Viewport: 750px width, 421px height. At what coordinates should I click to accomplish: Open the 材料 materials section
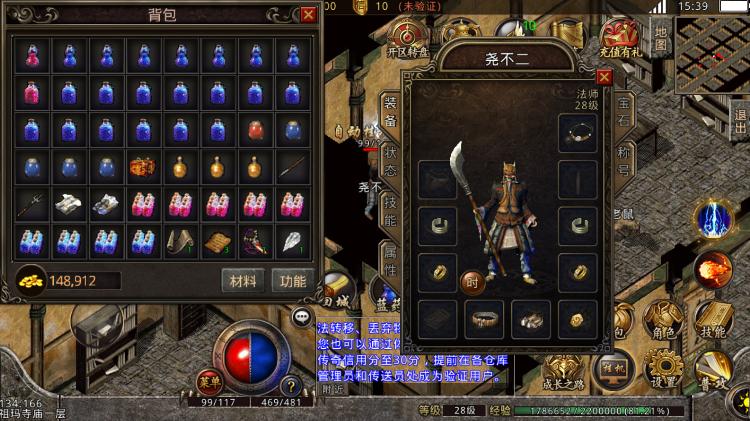click(x=243, y=281)
